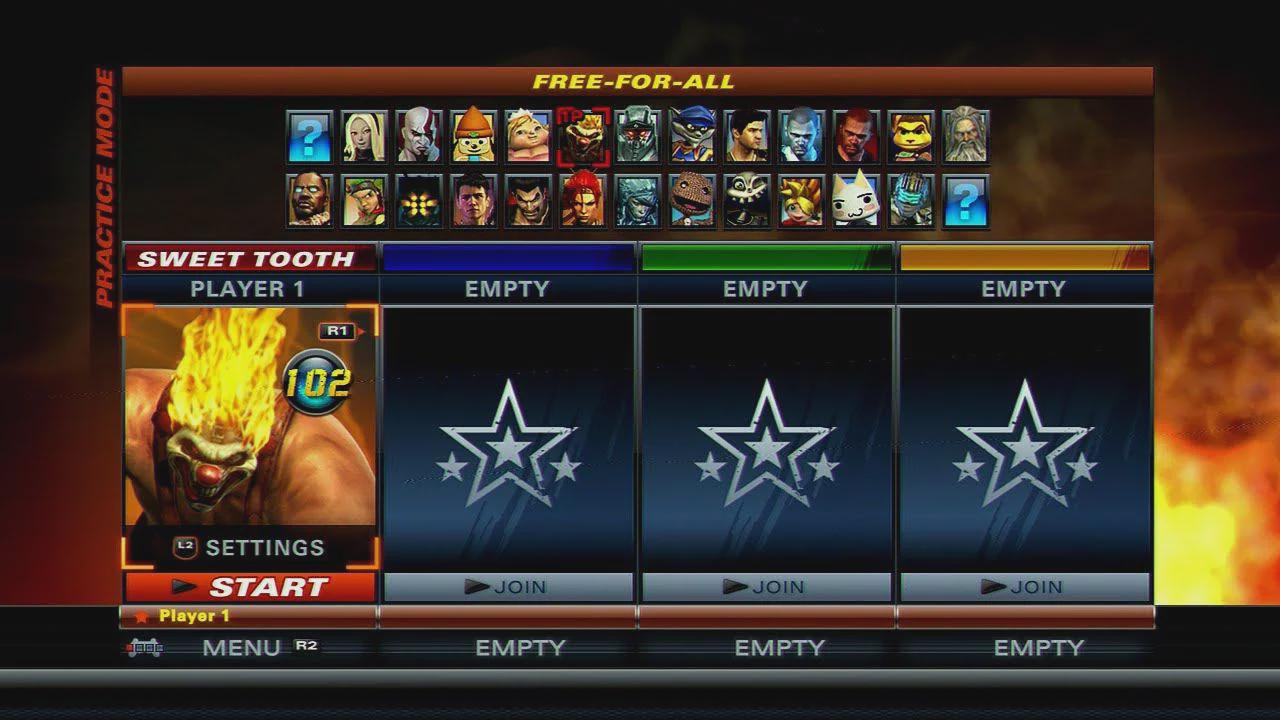Viewport: 1280px width, 720px height.
Task: Open Player 1's SETTINGS
Action: click(x=250, y=547)
